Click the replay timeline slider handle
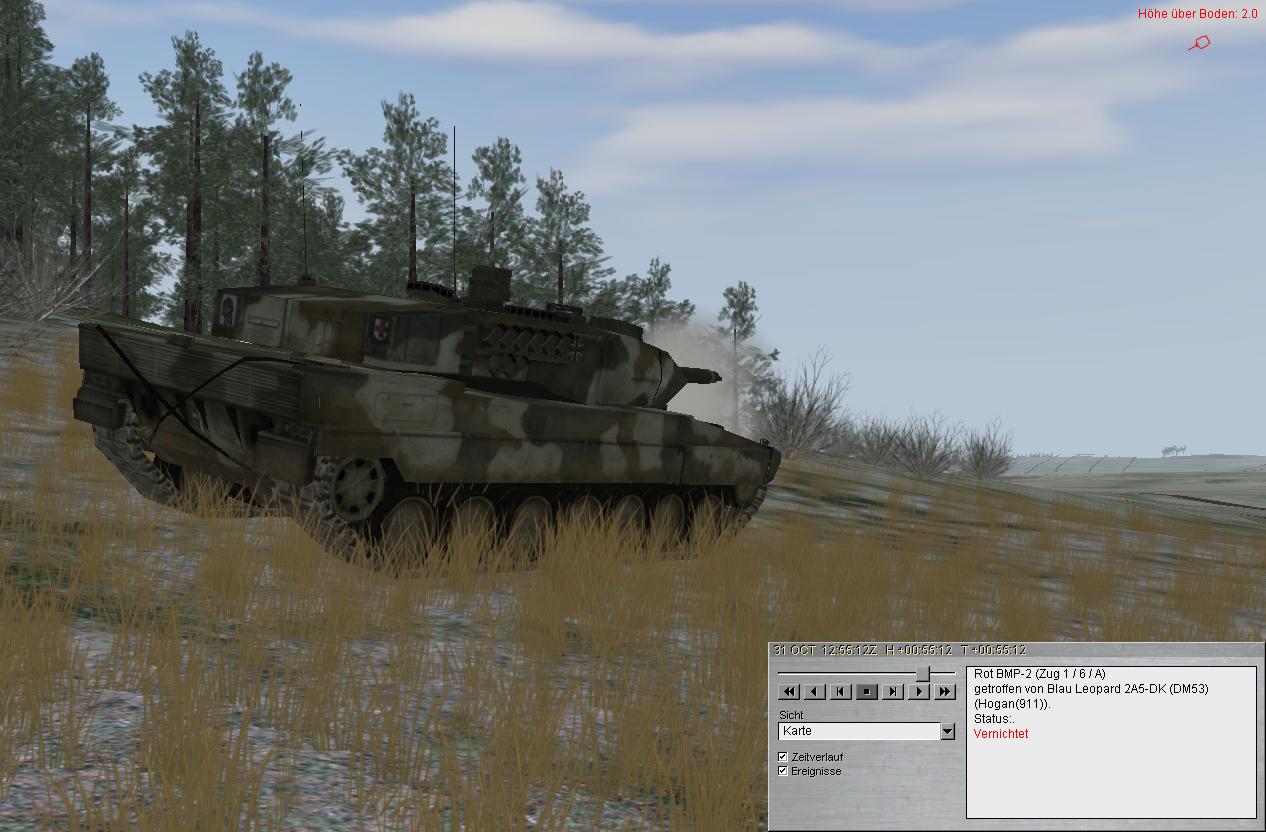The height and width of the screenshot is (832, 1266). click(x=922, y=673)
